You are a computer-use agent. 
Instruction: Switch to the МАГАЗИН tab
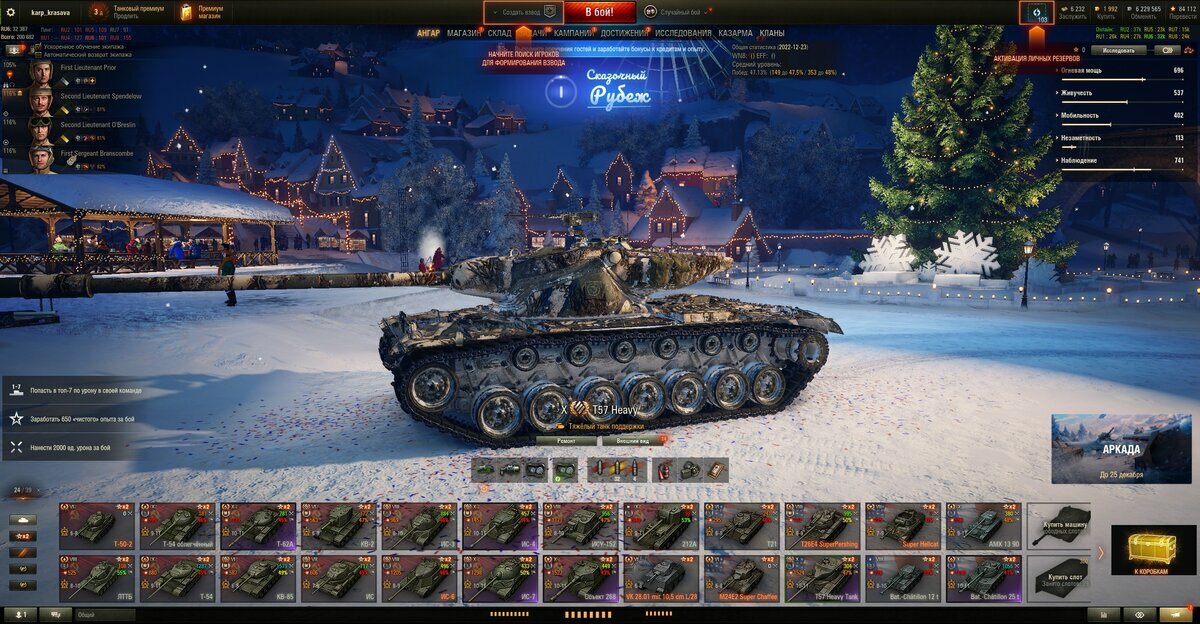click(463, 33)
